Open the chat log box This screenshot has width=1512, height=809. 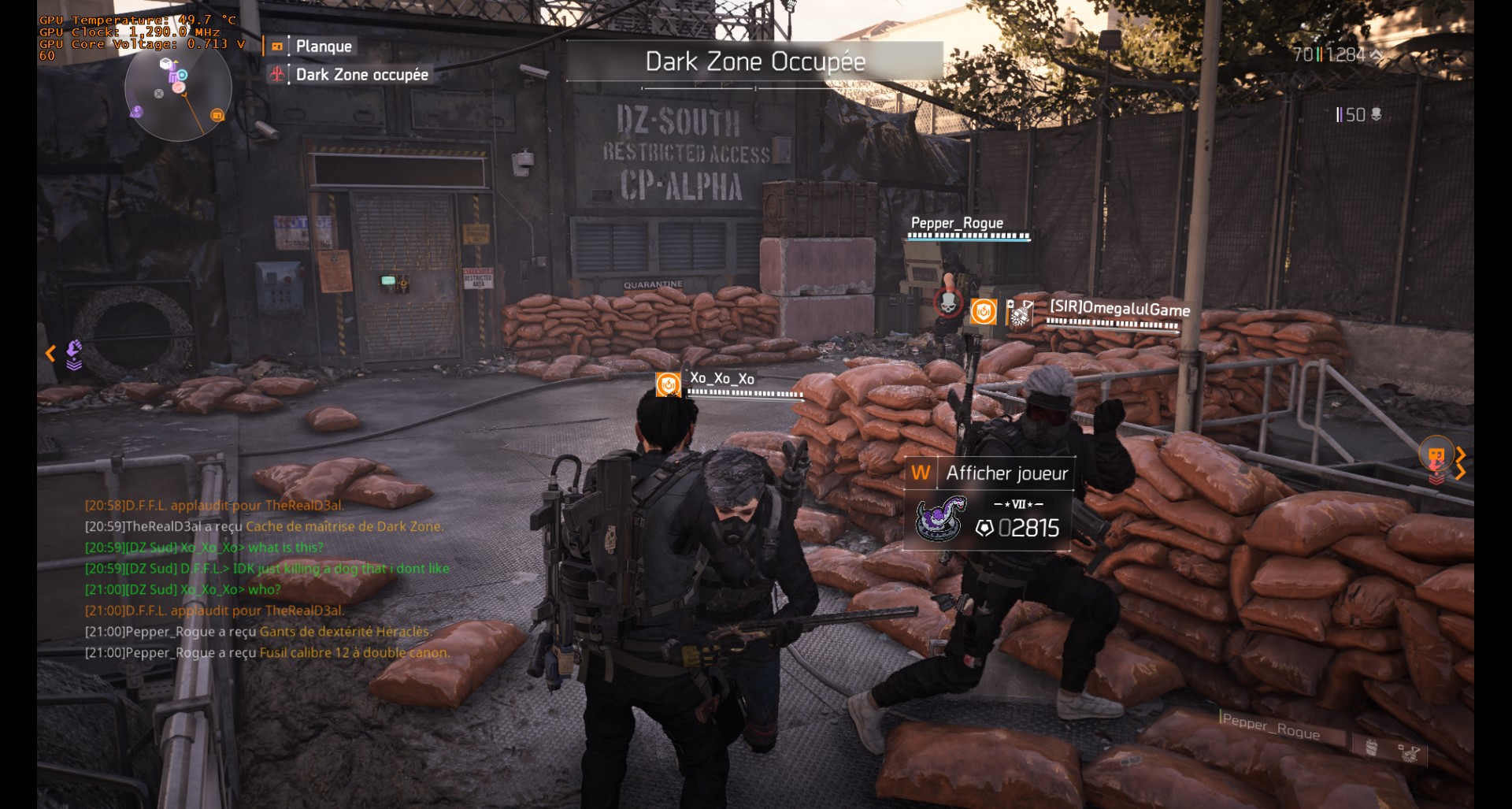click(268, 579)
